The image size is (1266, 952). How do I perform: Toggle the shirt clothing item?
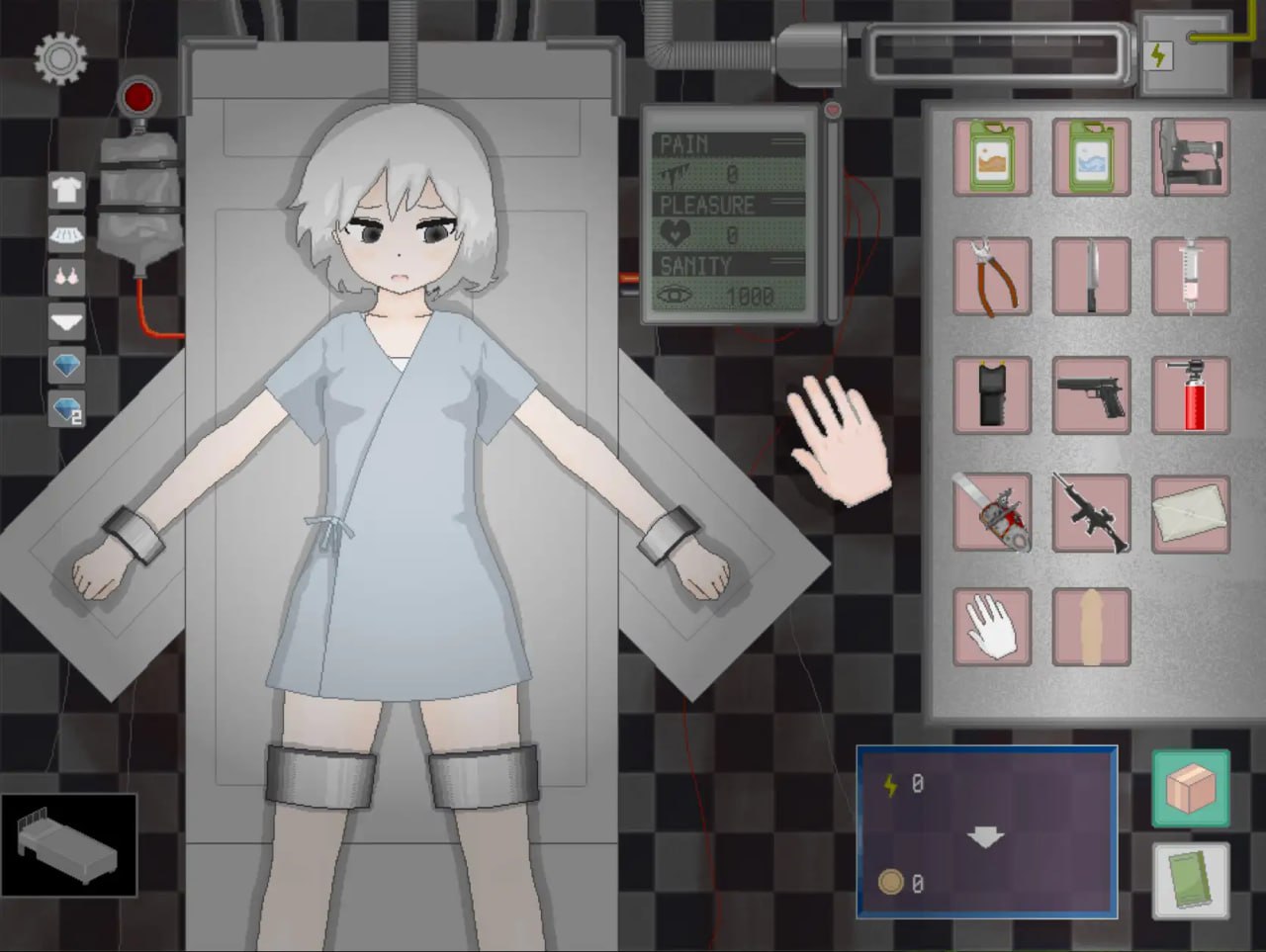[x=65, y=189]
